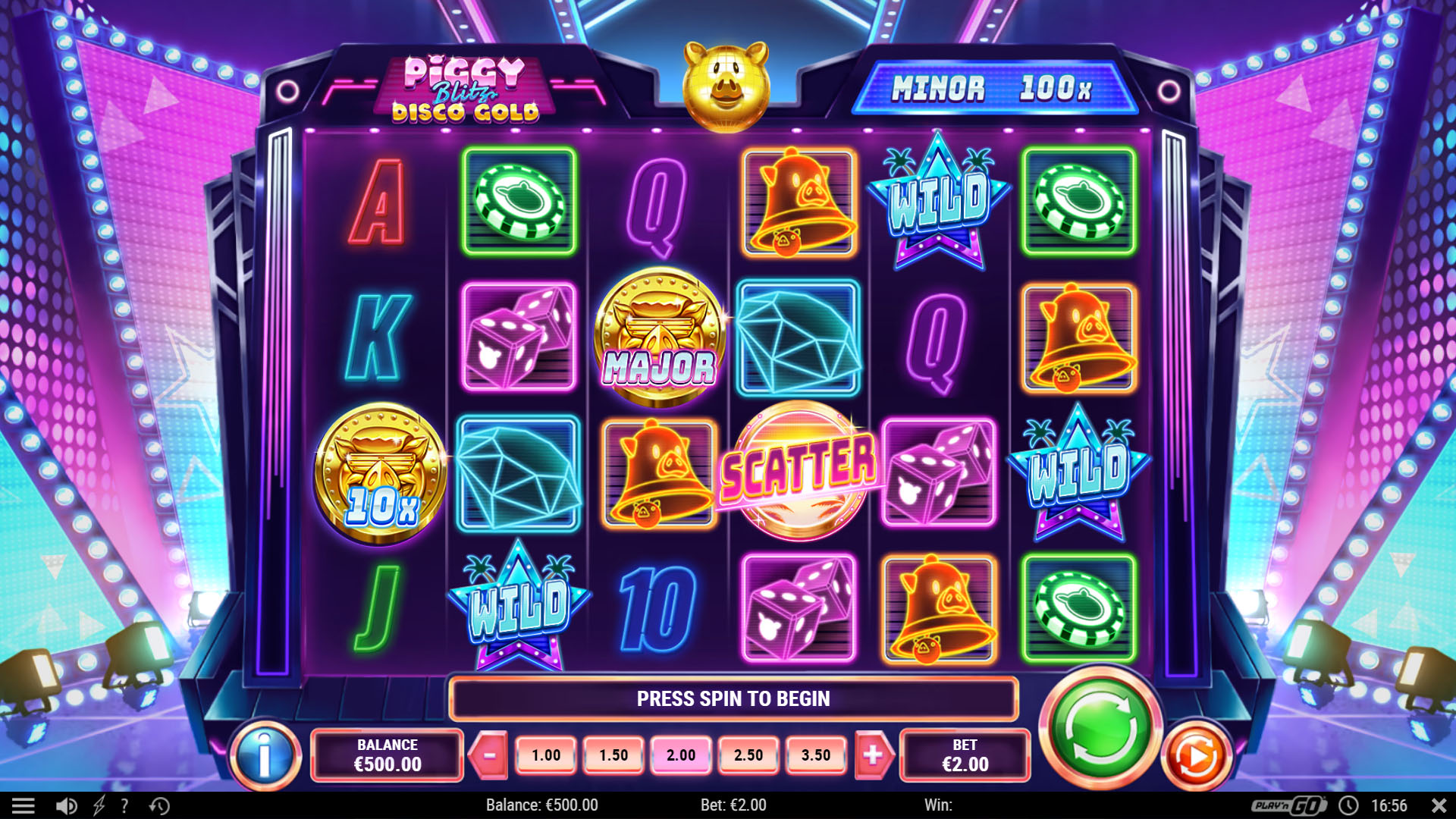Select the 3.50 bet amount

[x=815, y=755]
